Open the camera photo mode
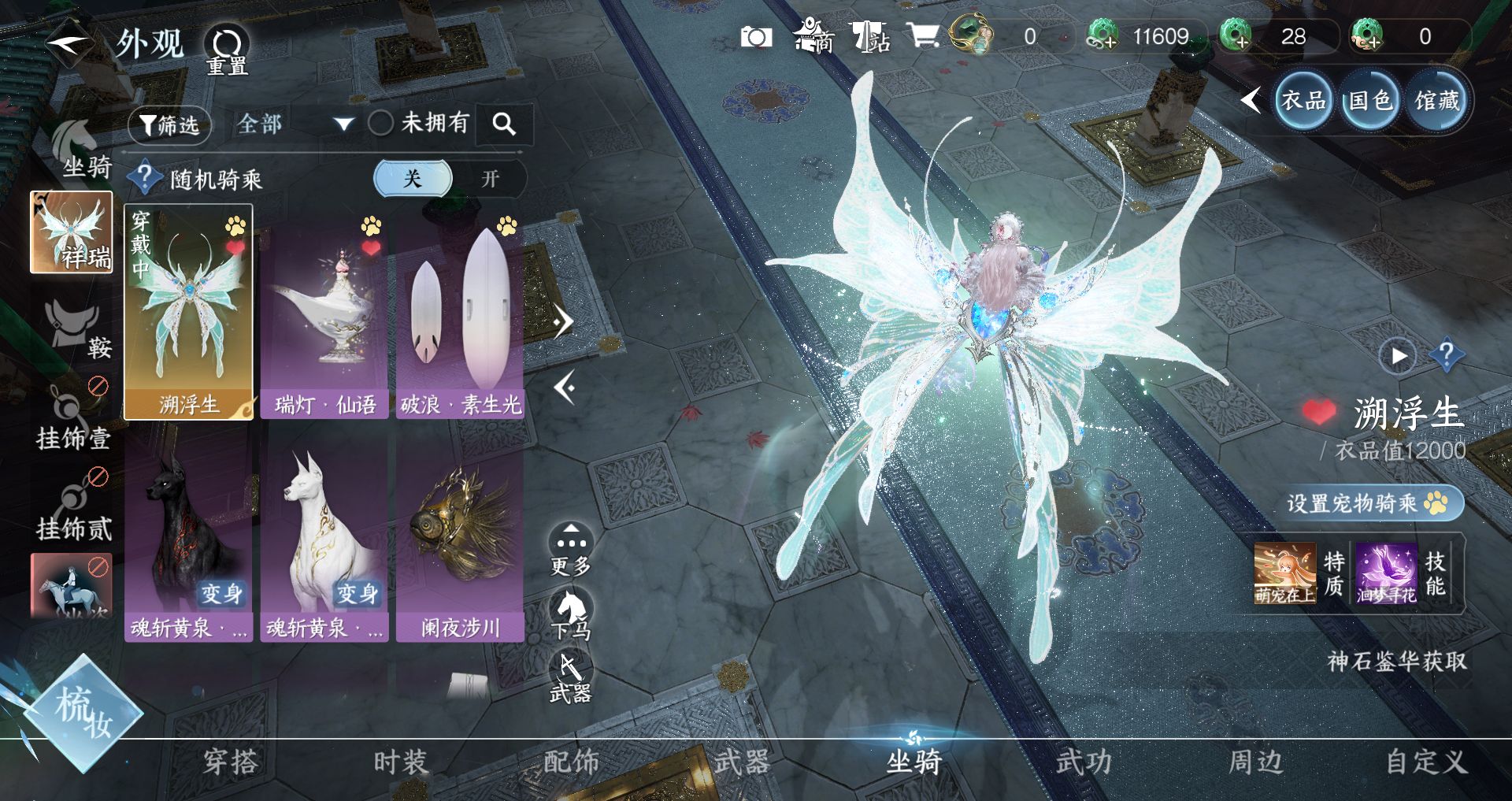1512x801 pixels. coord(756,37)
